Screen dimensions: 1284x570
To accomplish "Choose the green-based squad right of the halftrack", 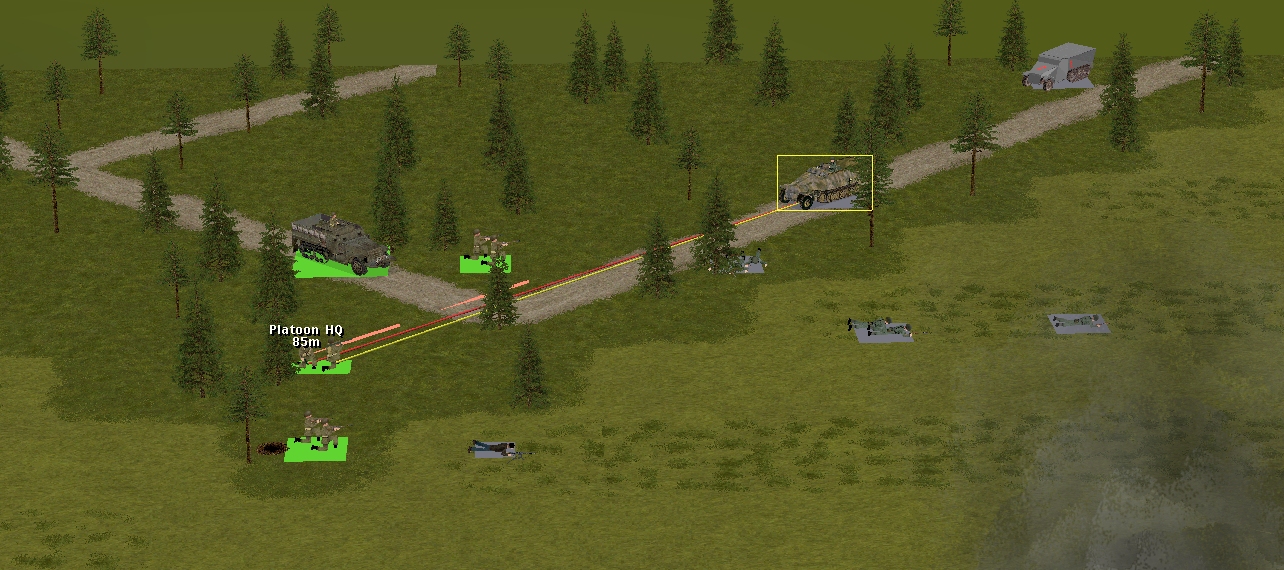I will 487,251.
